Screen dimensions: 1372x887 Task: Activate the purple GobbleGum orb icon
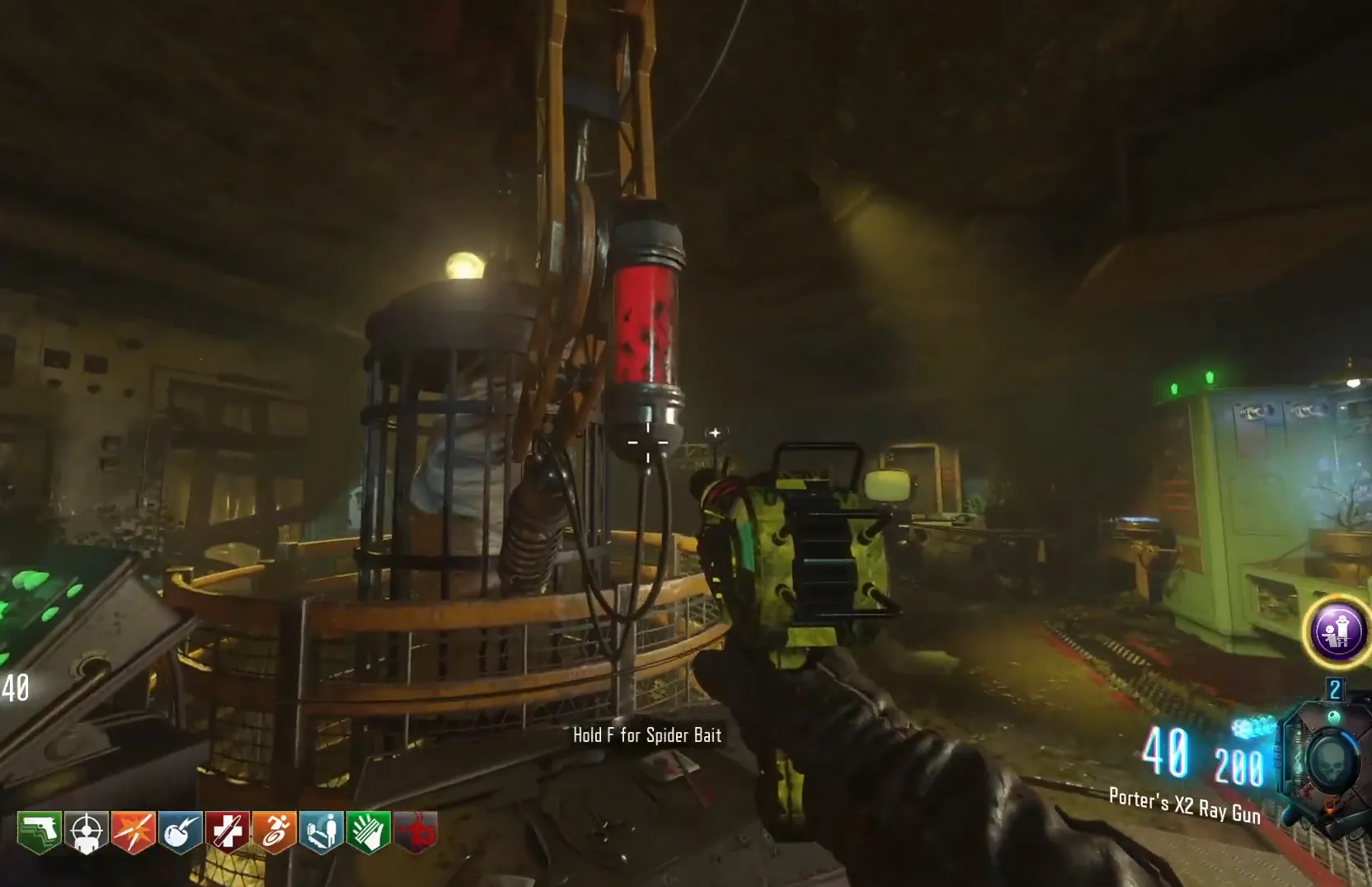[1338, 631]
